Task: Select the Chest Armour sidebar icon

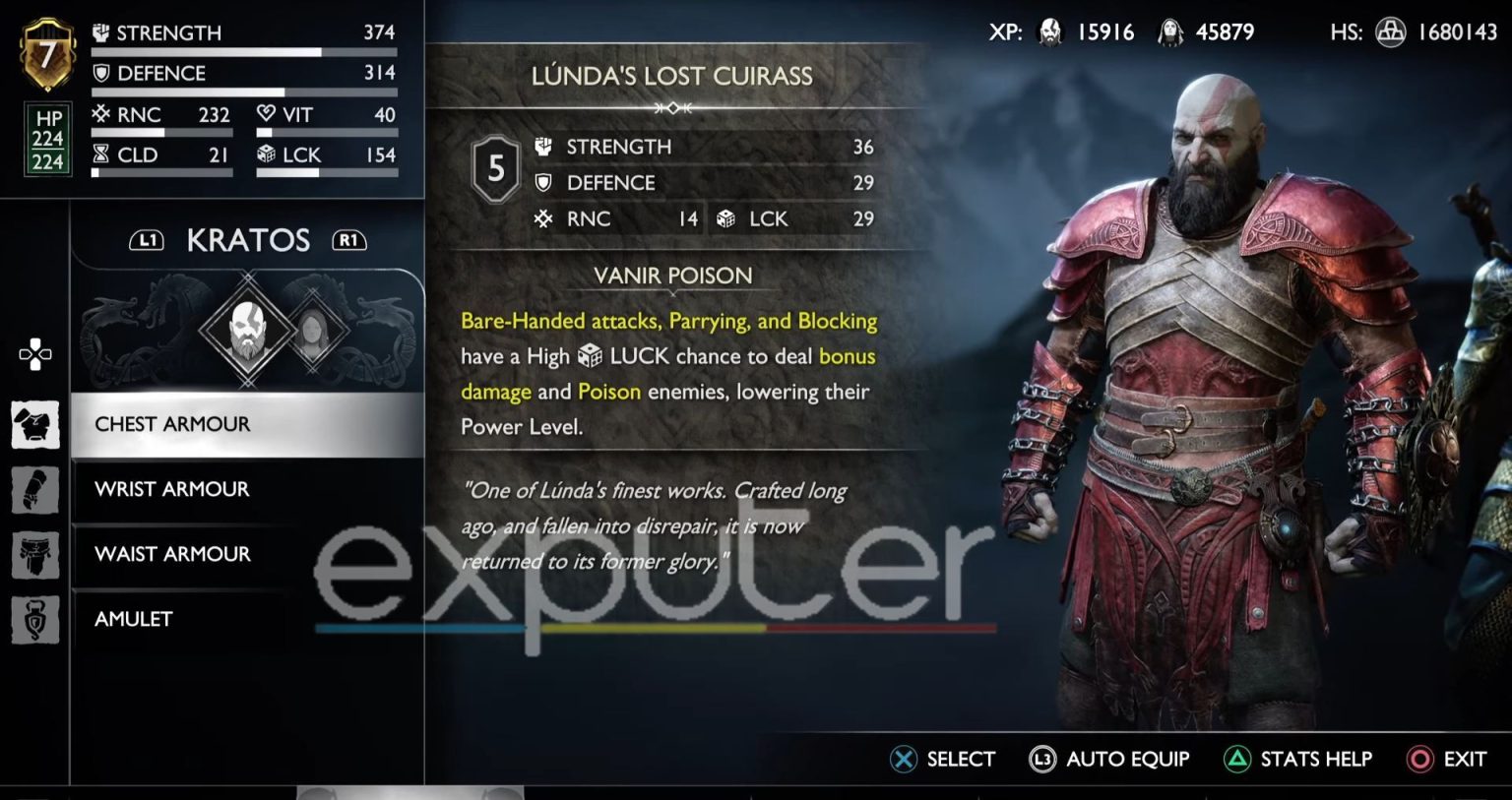Action: point(35,424)
